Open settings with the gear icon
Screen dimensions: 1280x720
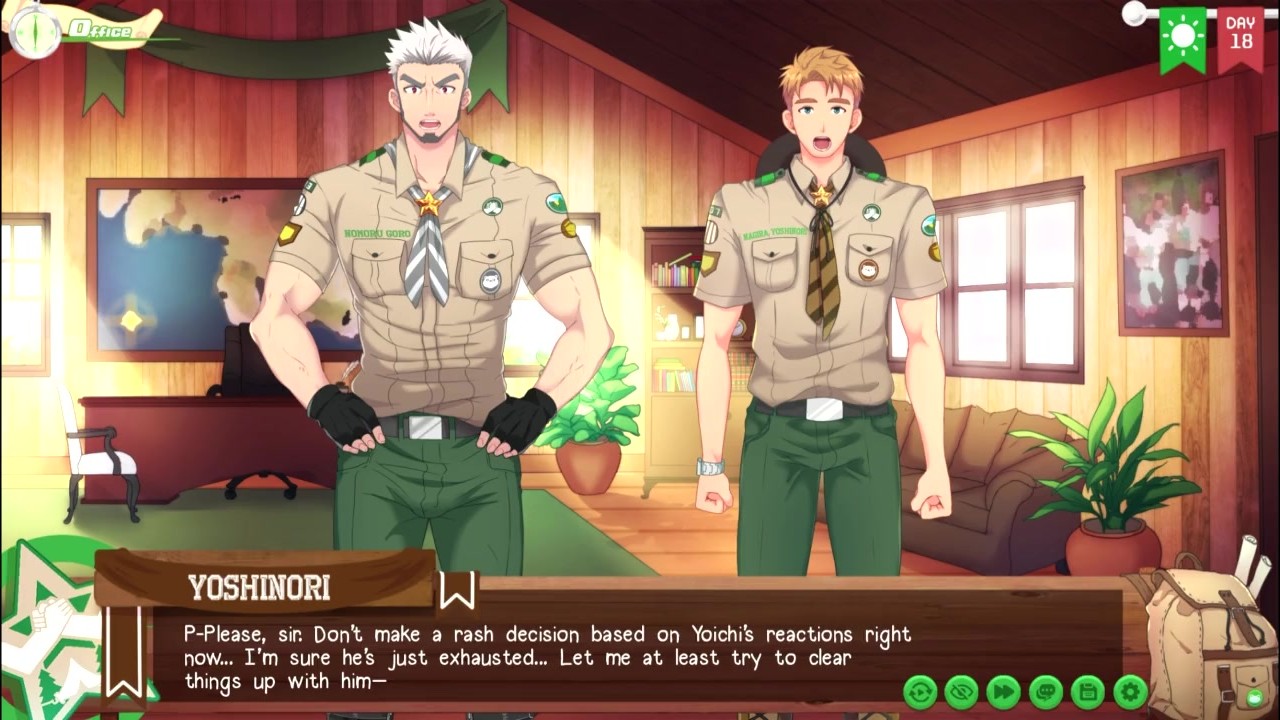(x=1130, y=691)
